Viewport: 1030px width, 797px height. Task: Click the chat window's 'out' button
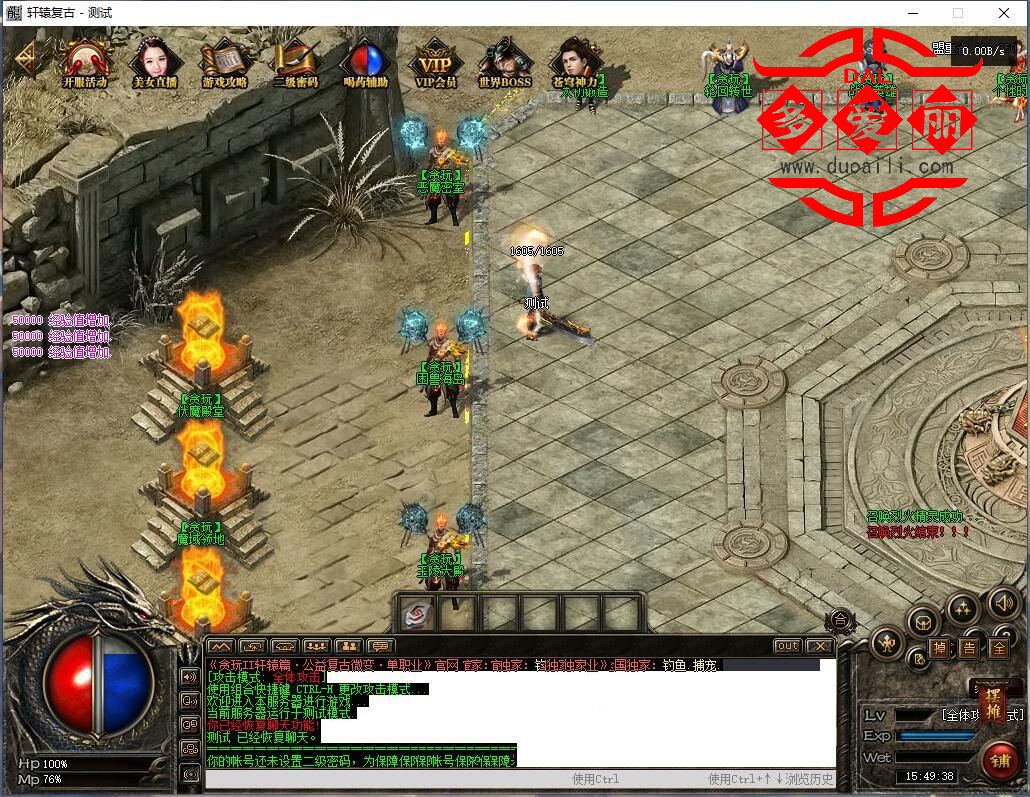pyautogui.click(x=788, y=646)
